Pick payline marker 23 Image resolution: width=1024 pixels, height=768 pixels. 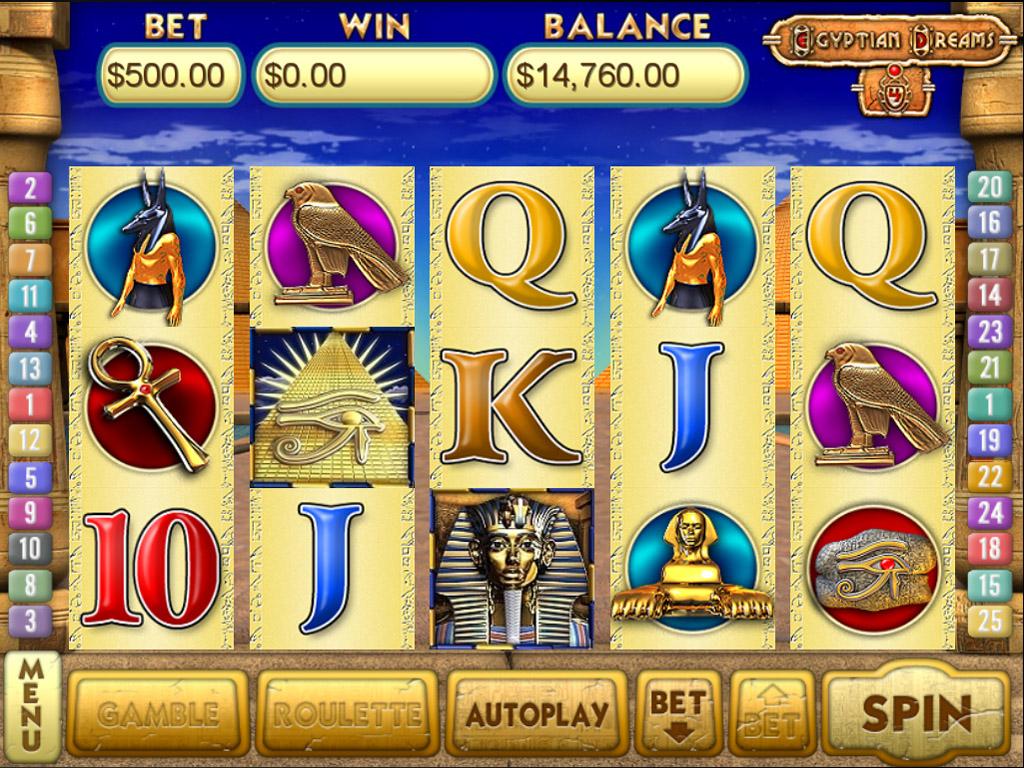[989, 331]
